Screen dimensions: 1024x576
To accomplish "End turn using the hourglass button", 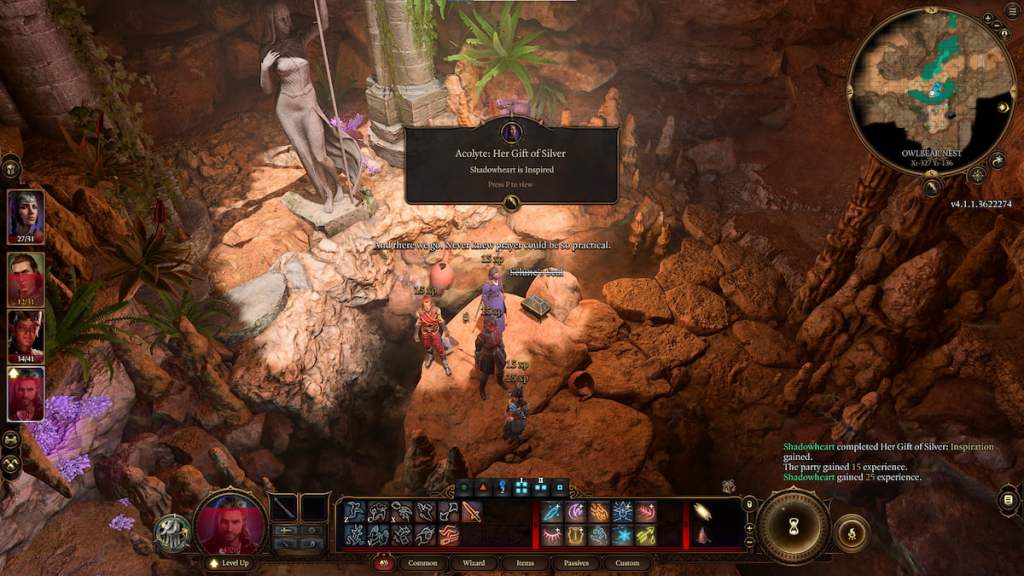I will (x=793, y=526).
